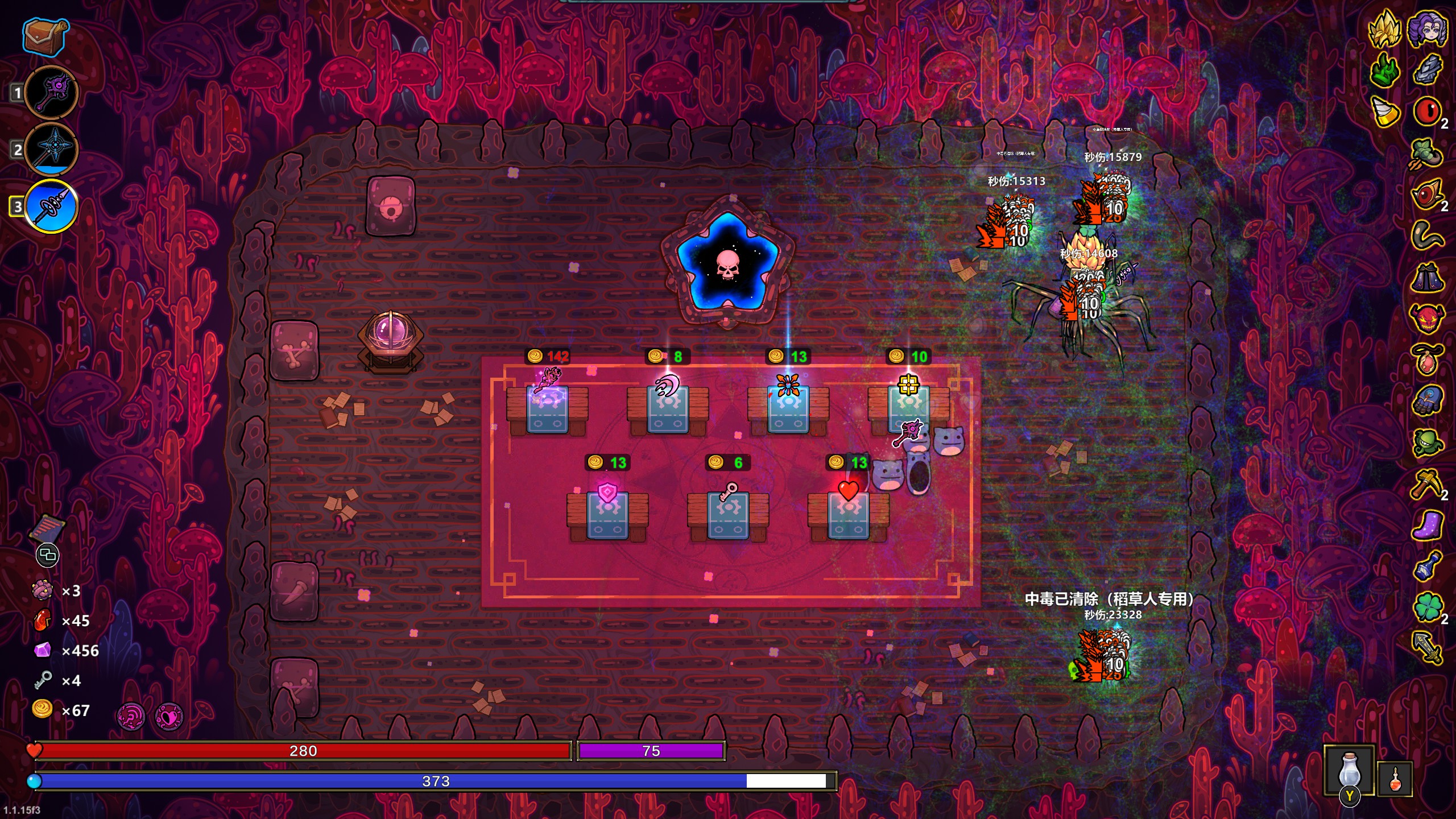Image resolution: width=1456 pixels, height=819 pixels.
Task: Open the leather bag inventory icon
Action: [47, 37]
